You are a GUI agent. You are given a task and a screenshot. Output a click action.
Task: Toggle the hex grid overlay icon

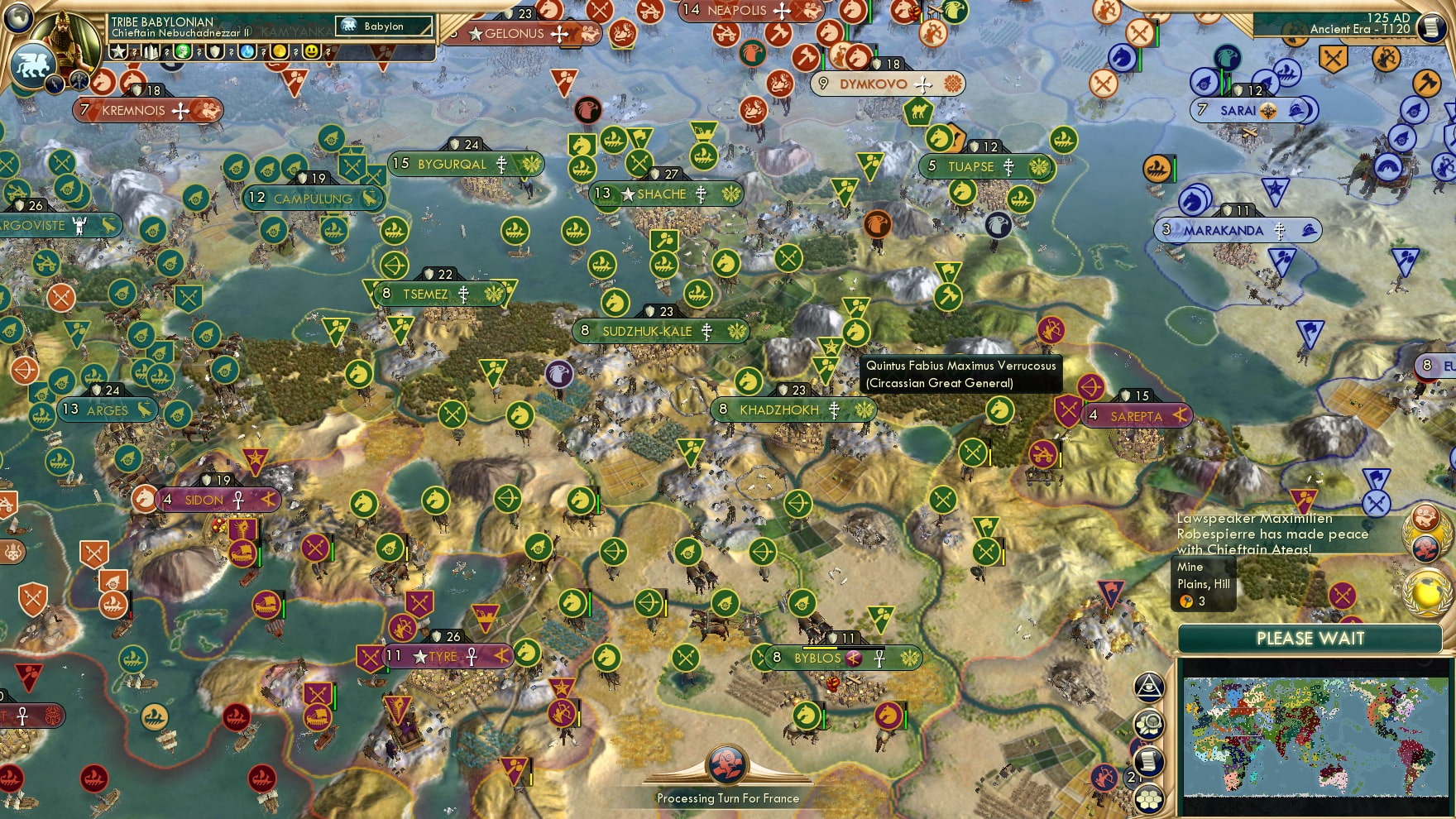[x=1147, y=799]
